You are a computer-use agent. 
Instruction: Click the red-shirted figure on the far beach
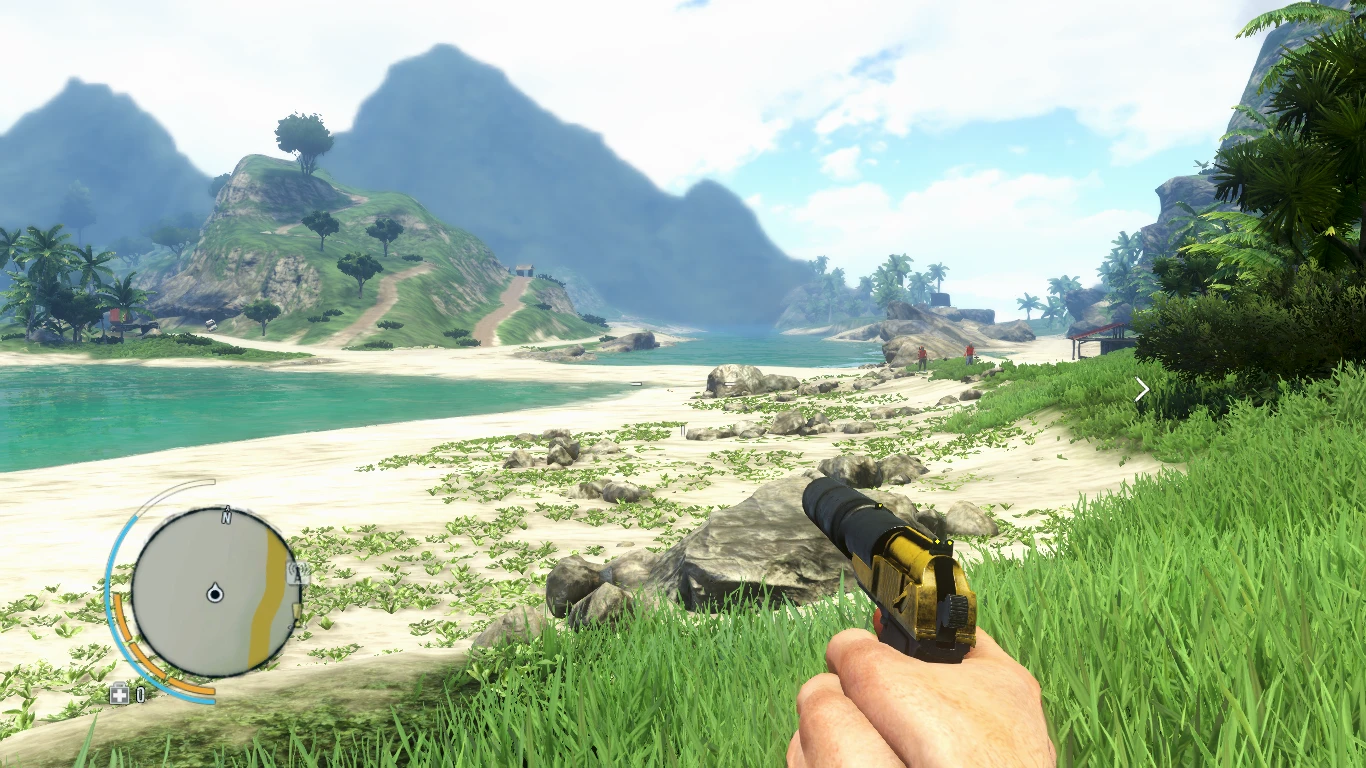tap(922, 352)
